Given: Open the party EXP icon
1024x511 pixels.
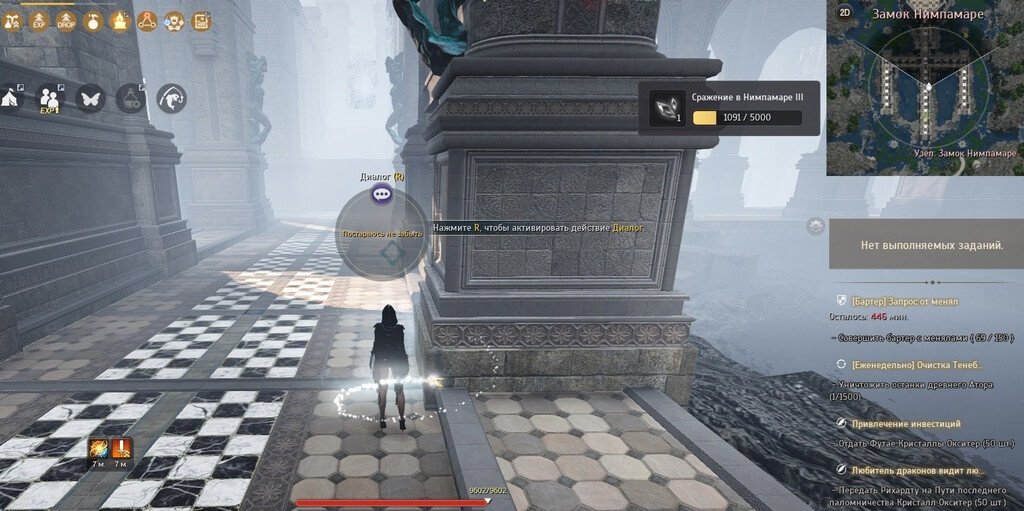Looking at the screenshot, I should 49,98.
